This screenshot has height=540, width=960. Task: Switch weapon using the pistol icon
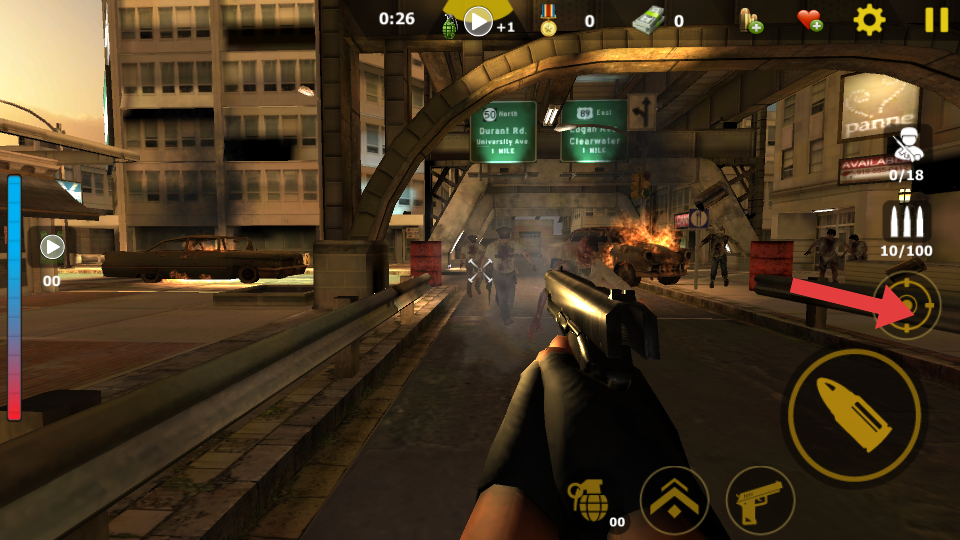click(760, 499)
